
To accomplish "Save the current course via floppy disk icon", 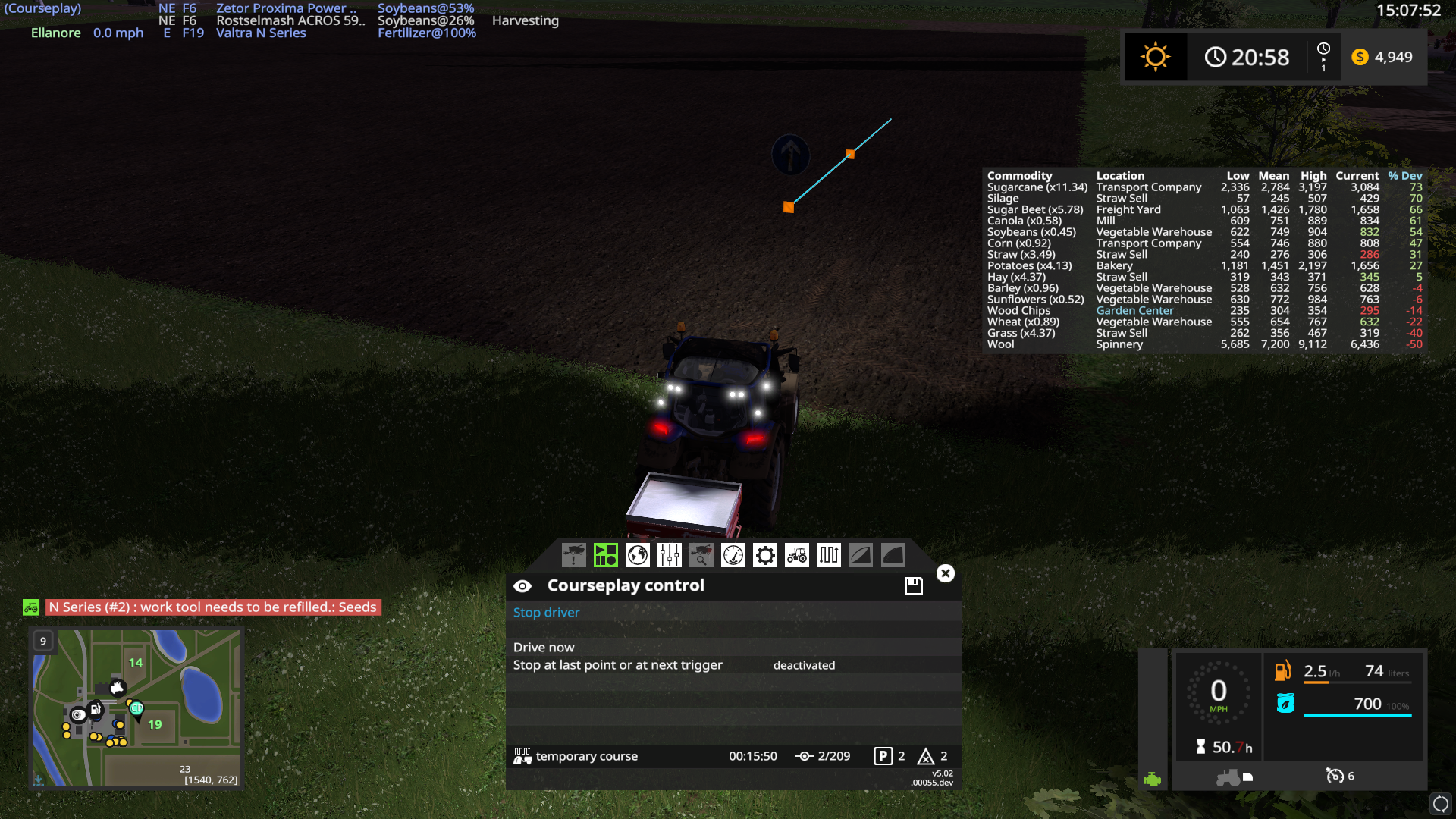I will pyautogui.click(x=913, y=585).
